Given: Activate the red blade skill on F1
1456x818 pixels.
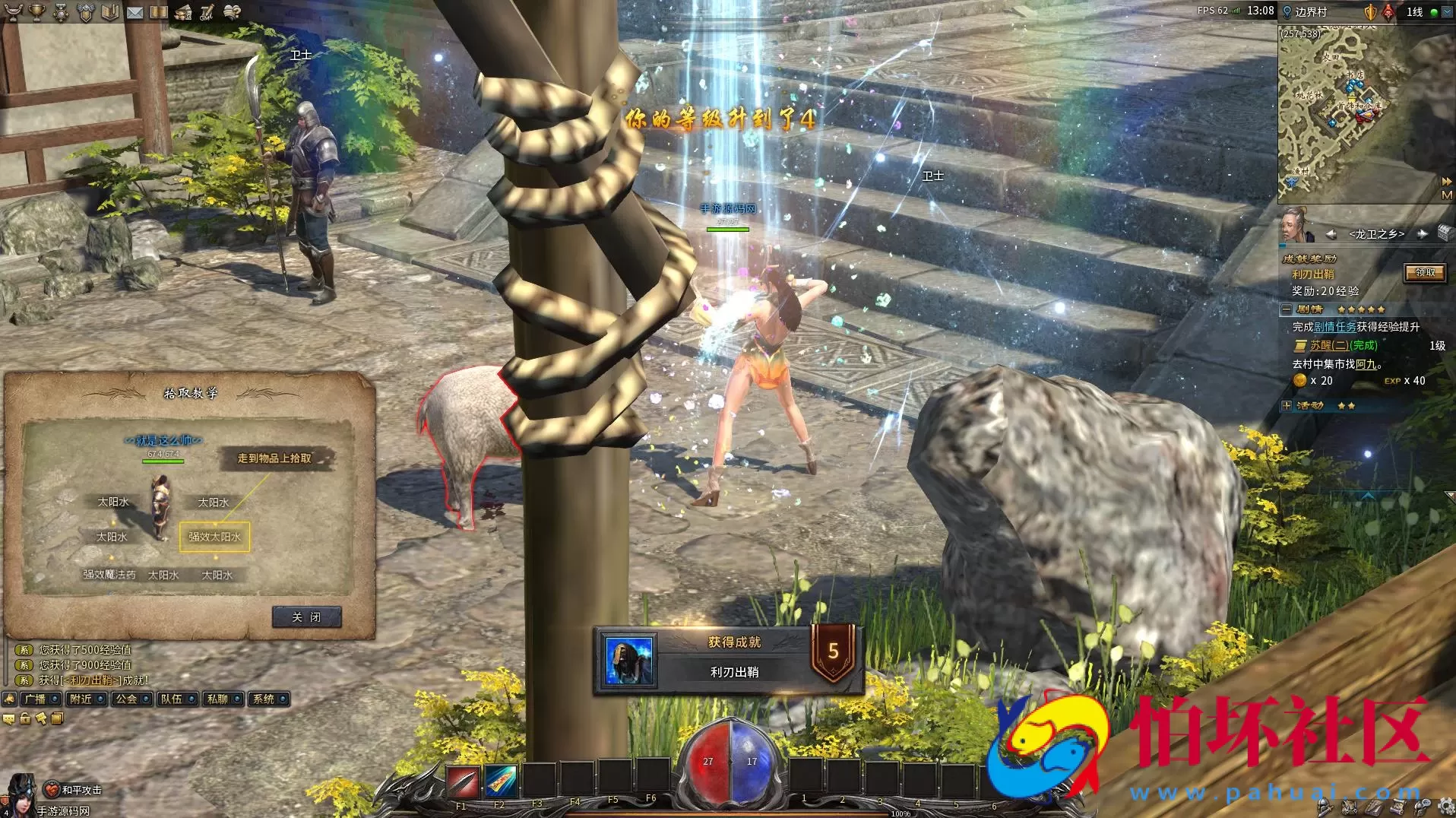Looking at the screenshot, I should point(462,781).
